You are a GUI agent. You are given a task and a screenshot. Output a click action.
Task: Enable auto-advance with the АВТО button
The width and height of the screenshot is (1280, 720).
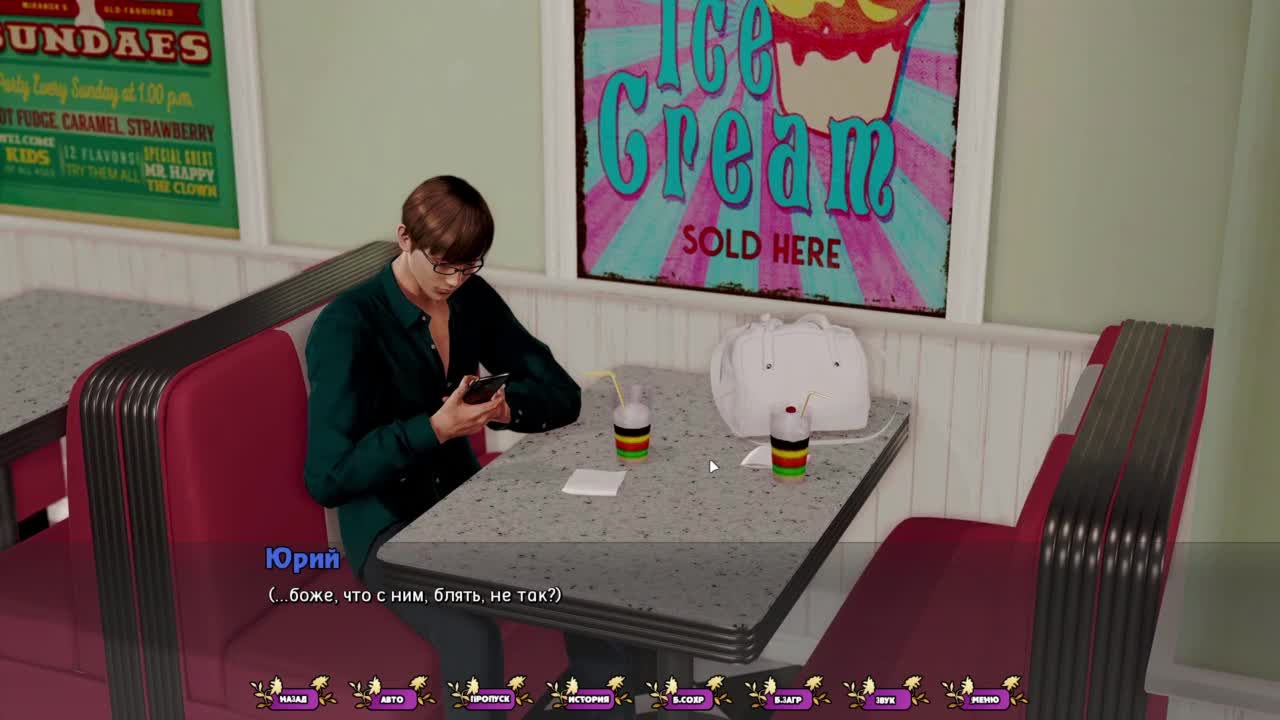tap(392, 698)
